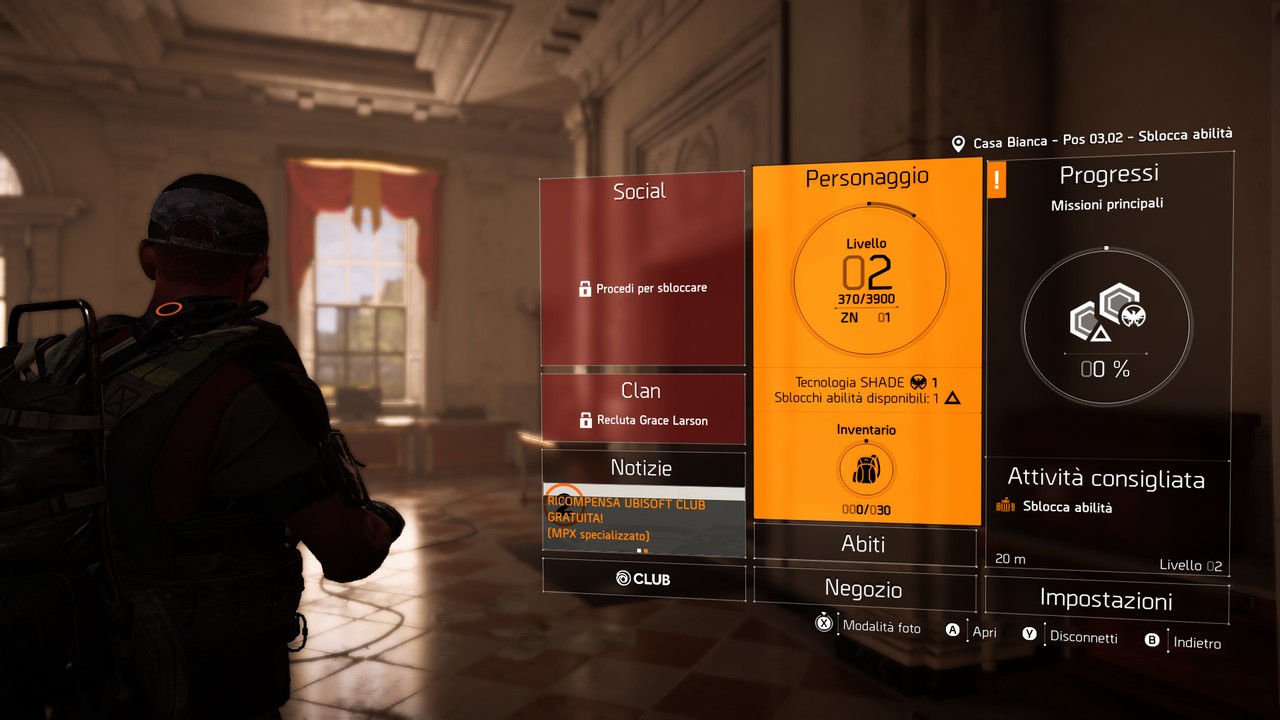Open the Progressi main missions panel
1280x720 pixels.
[1108, 300]
